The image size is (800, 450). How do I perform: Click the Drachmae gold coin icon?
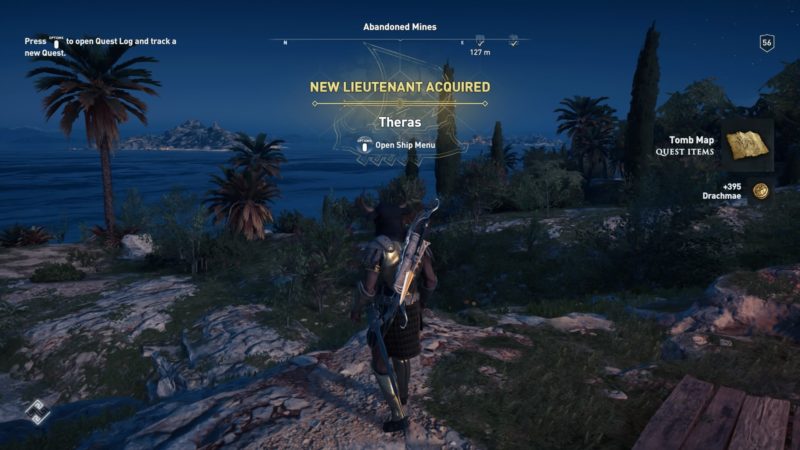760,190
